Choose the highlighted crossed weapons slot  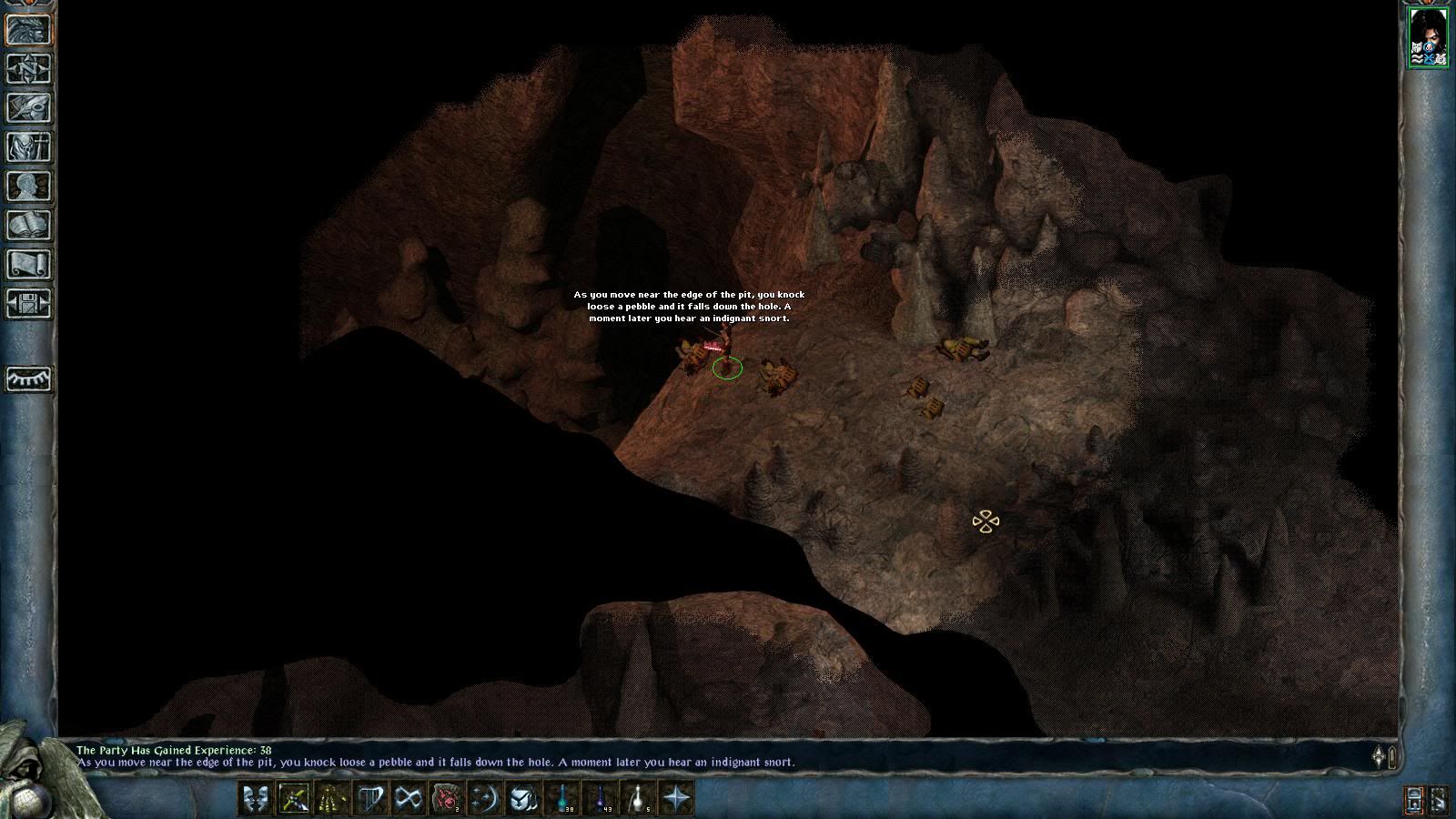[294, 799]
